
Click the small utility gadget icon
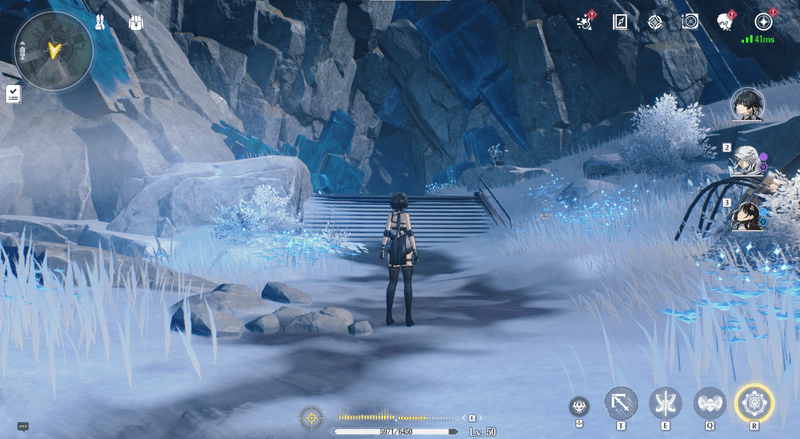579,406
